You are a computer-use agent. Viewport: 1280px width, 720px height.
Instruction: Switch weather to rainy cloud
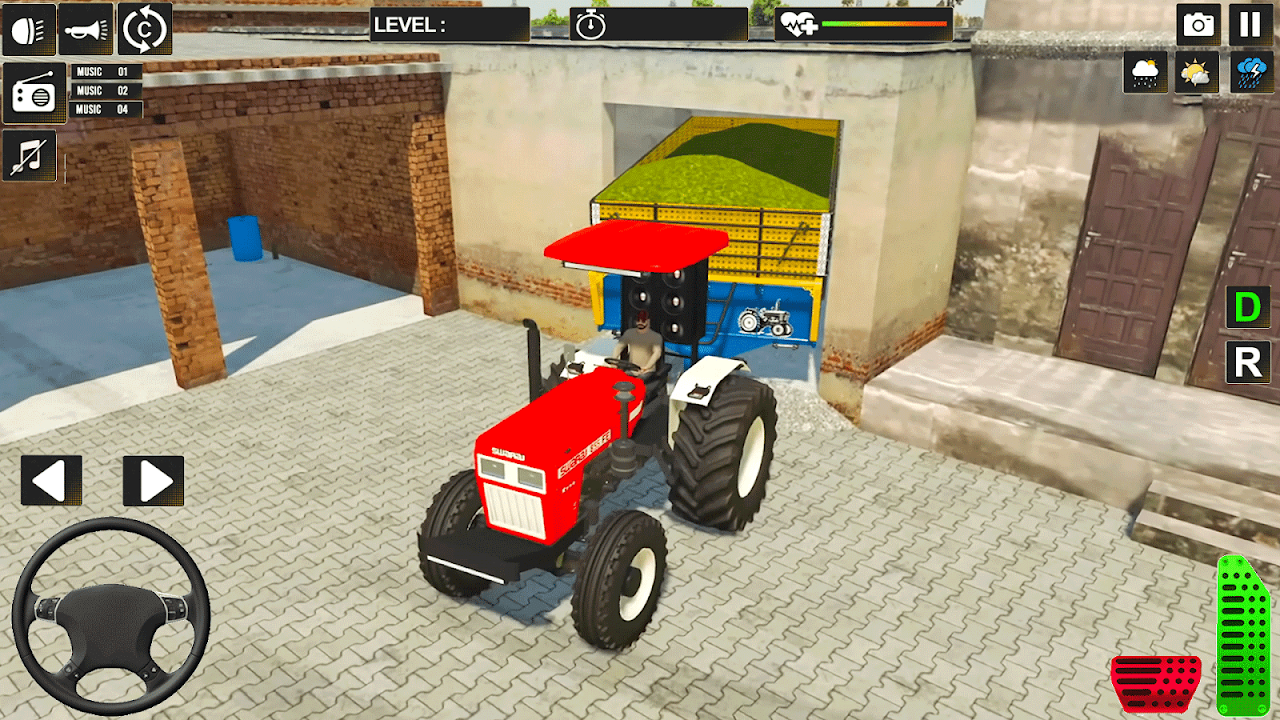(1145, 72)
